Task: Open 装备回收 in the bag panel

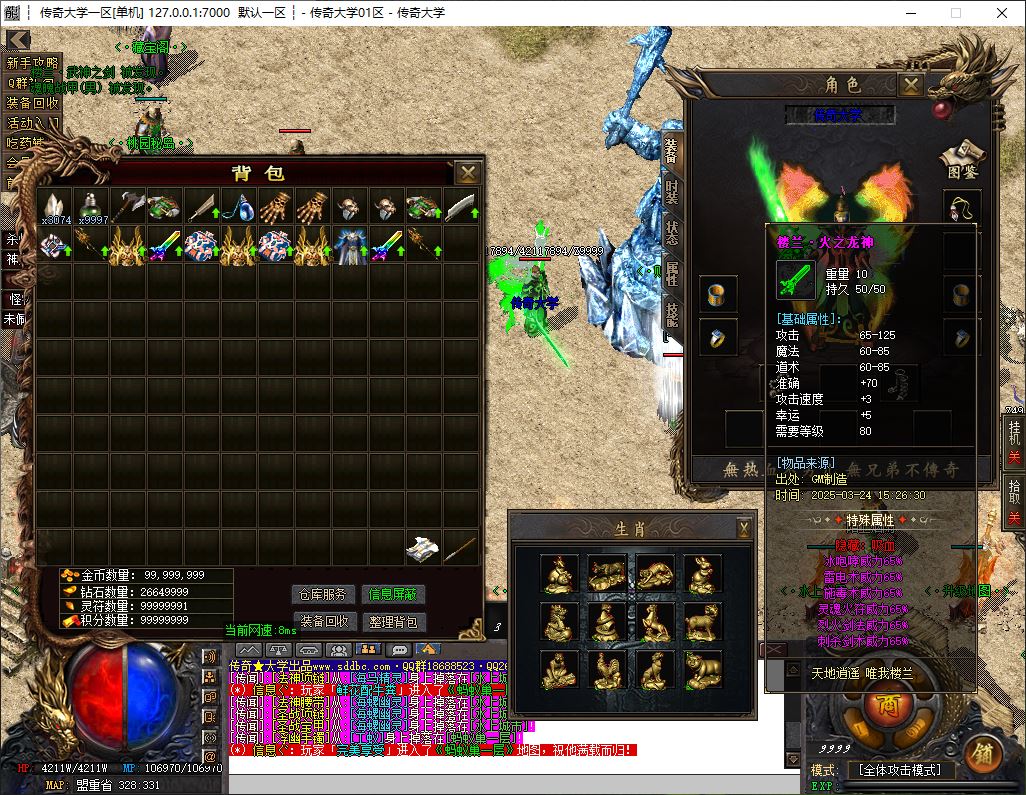Action: pyautogui.click(x=324, y=621)
